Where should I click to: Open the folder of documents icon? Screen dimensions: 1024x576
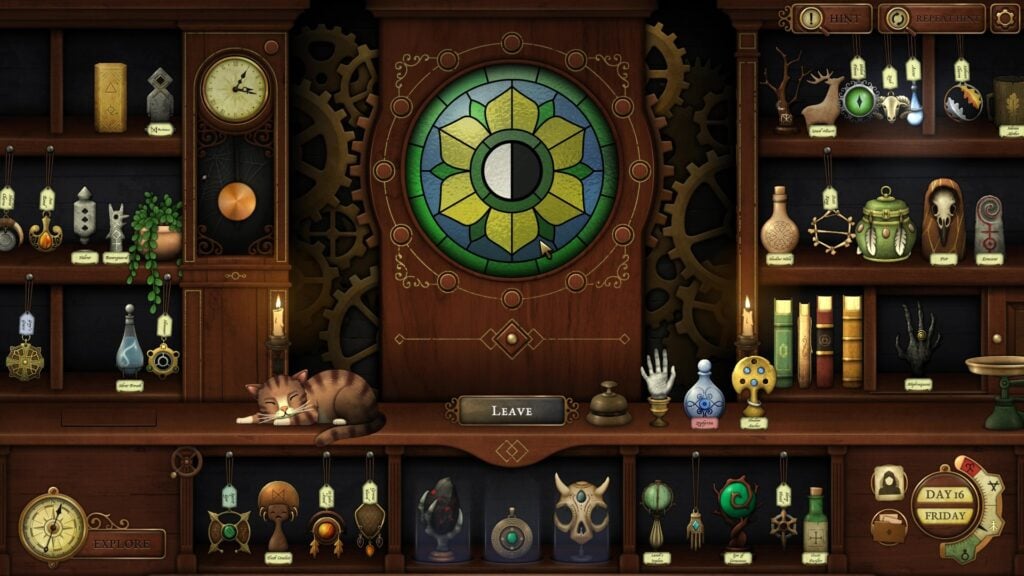888,527
